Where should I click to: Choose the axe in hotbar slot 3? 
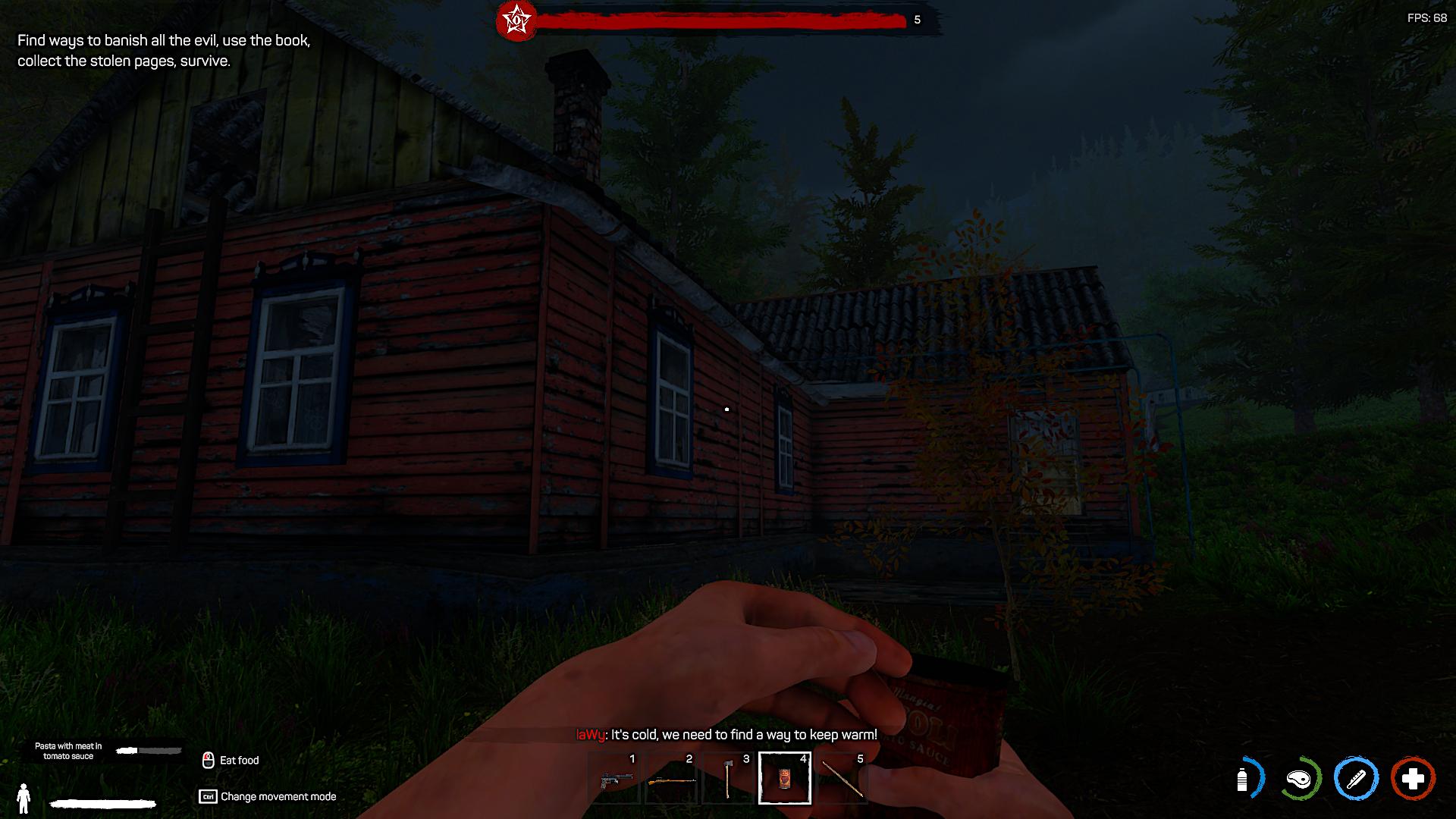728,778
